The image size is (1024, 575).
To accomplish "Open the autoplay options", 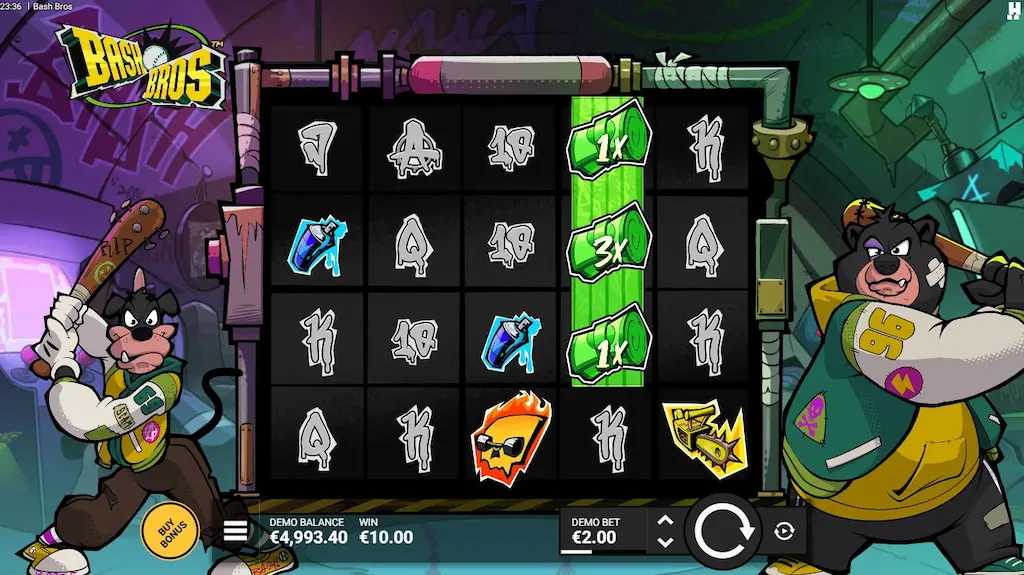I will (x=784, y=531).
